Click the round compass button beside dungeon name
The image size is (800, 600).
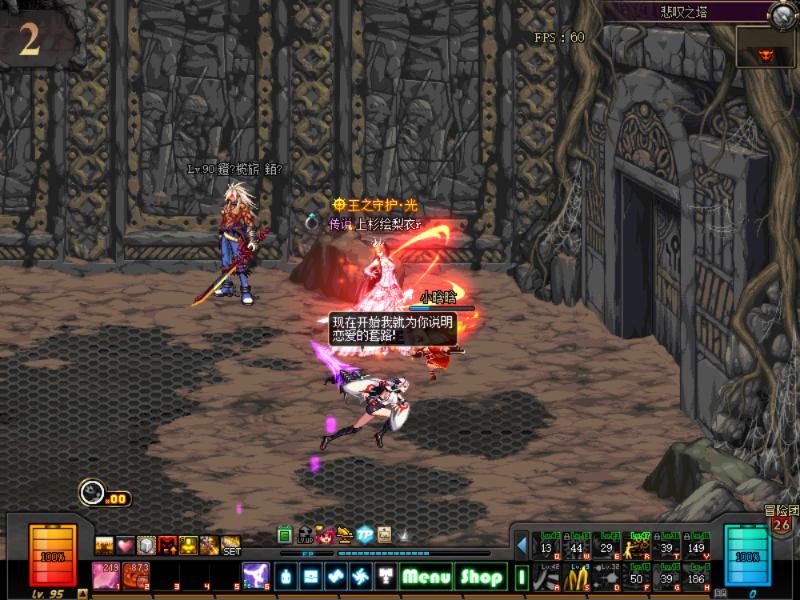pyautogui.click(x=783, y=13)
